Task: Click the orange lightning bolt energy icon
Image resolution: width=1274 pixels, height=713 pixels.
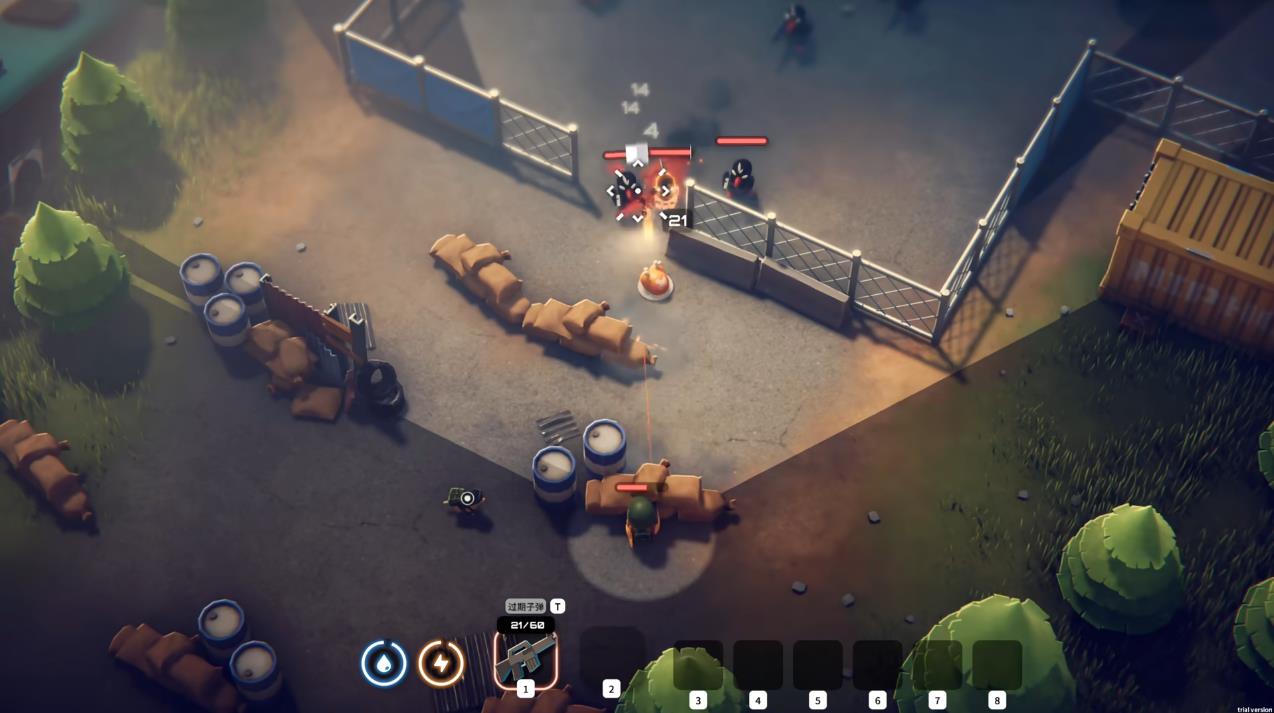Action: coord(441,663)
